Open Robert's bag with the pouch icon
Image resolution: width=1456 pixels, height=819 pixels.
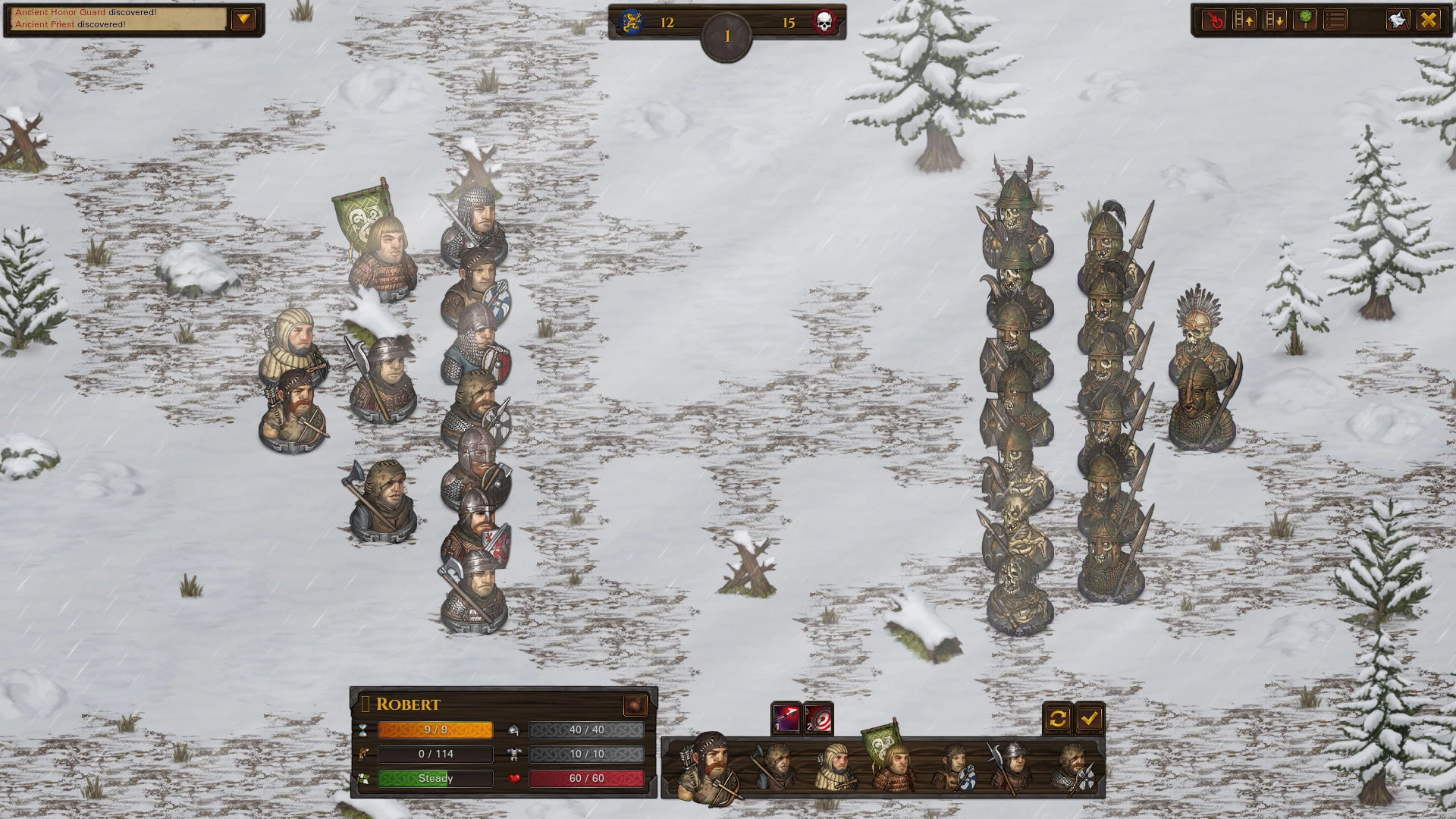click(x=635, y=705)
